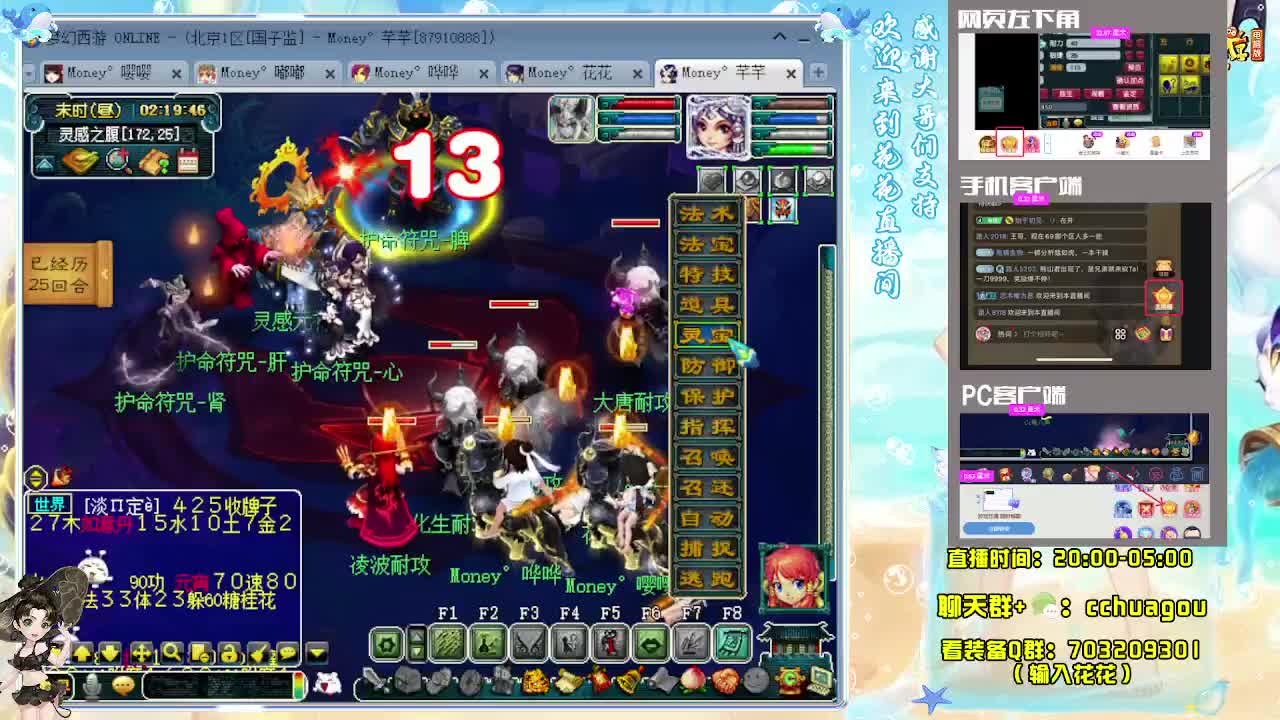Open the world map book icon under 灵感之腹

(79, 159)
